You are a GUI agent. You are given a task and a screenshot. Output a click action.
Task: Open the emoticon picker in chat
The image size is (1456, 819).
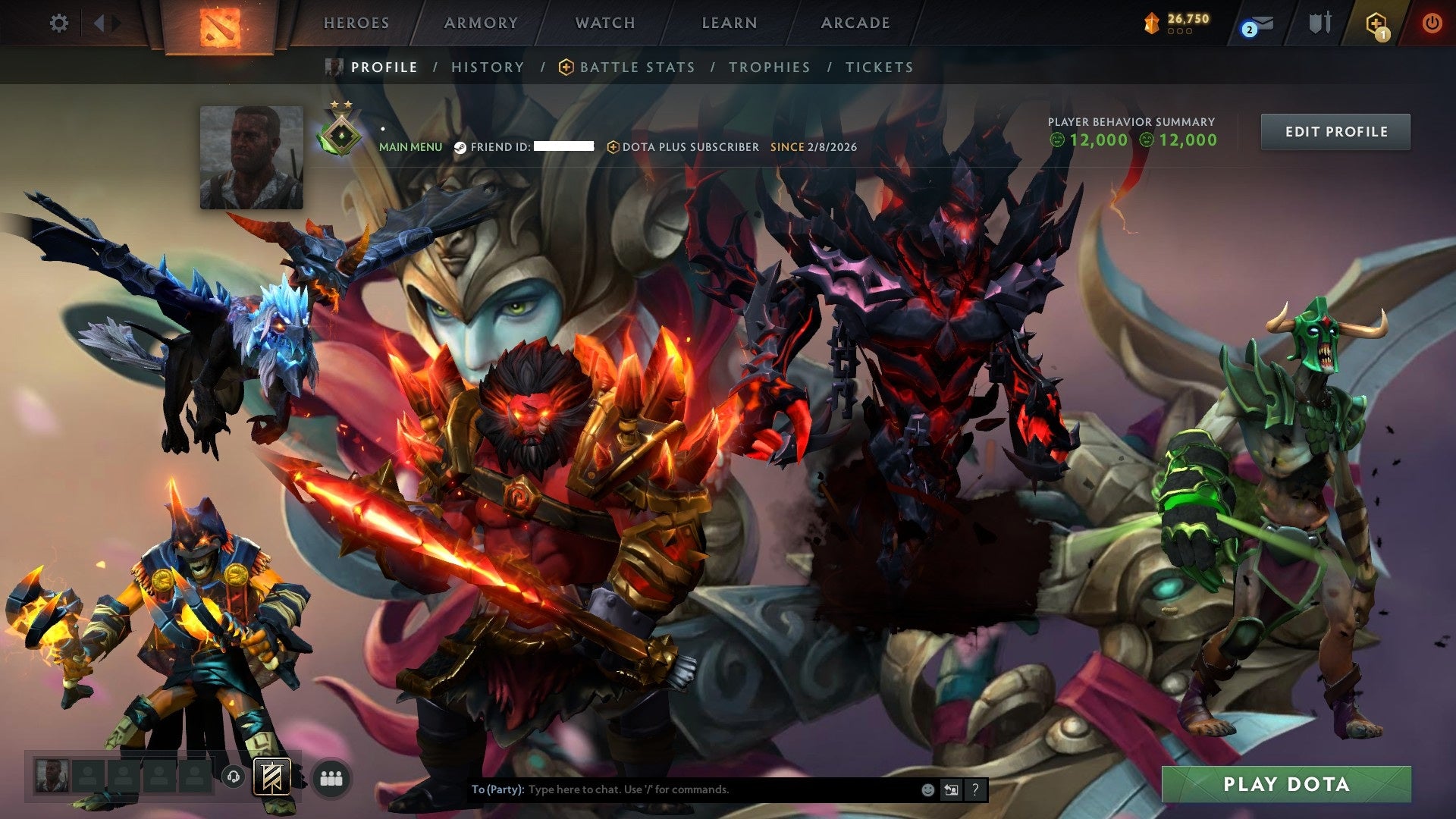927,789
